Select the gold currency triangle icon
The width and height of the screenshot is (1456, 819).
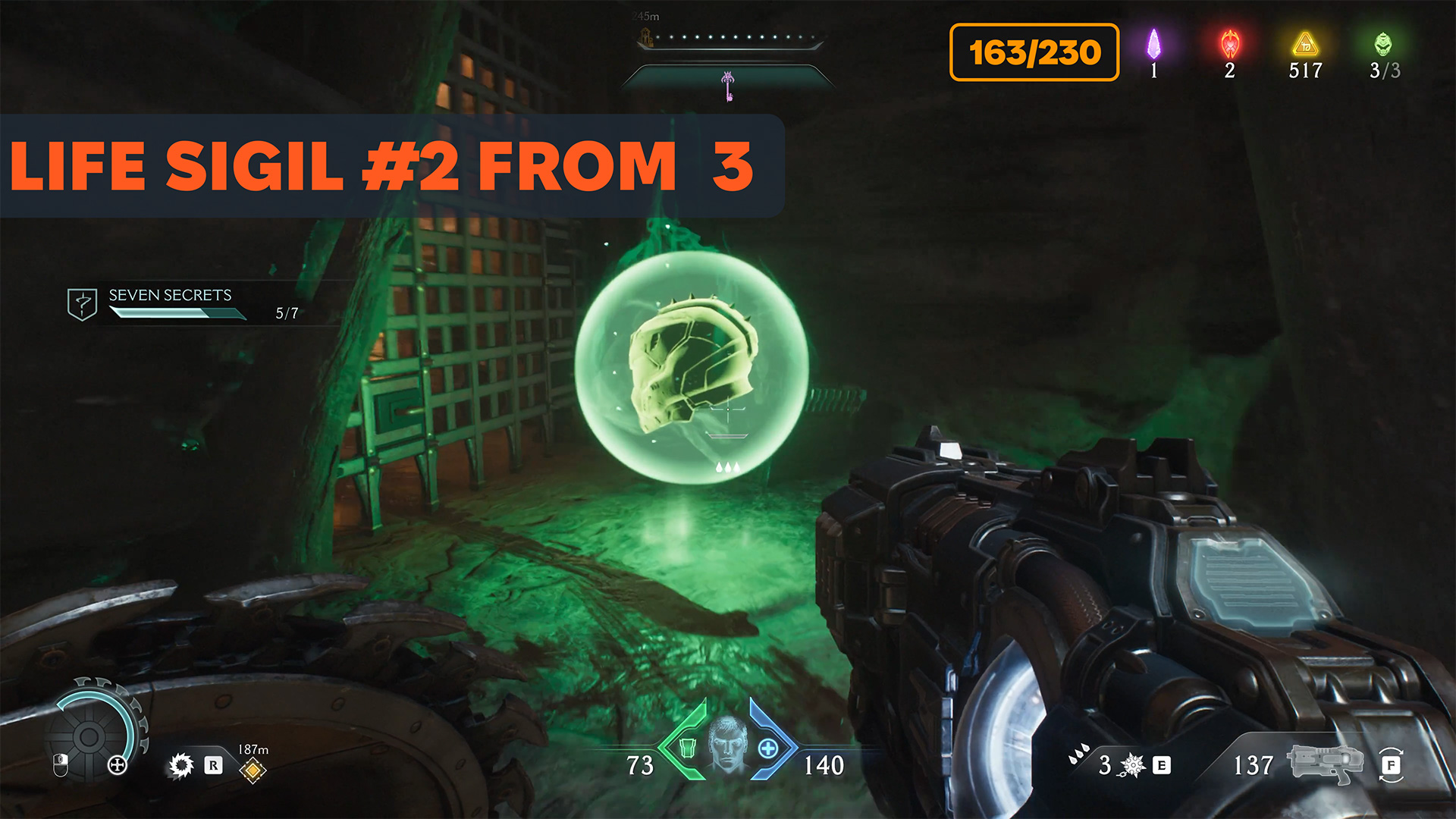click(1305, 44)
